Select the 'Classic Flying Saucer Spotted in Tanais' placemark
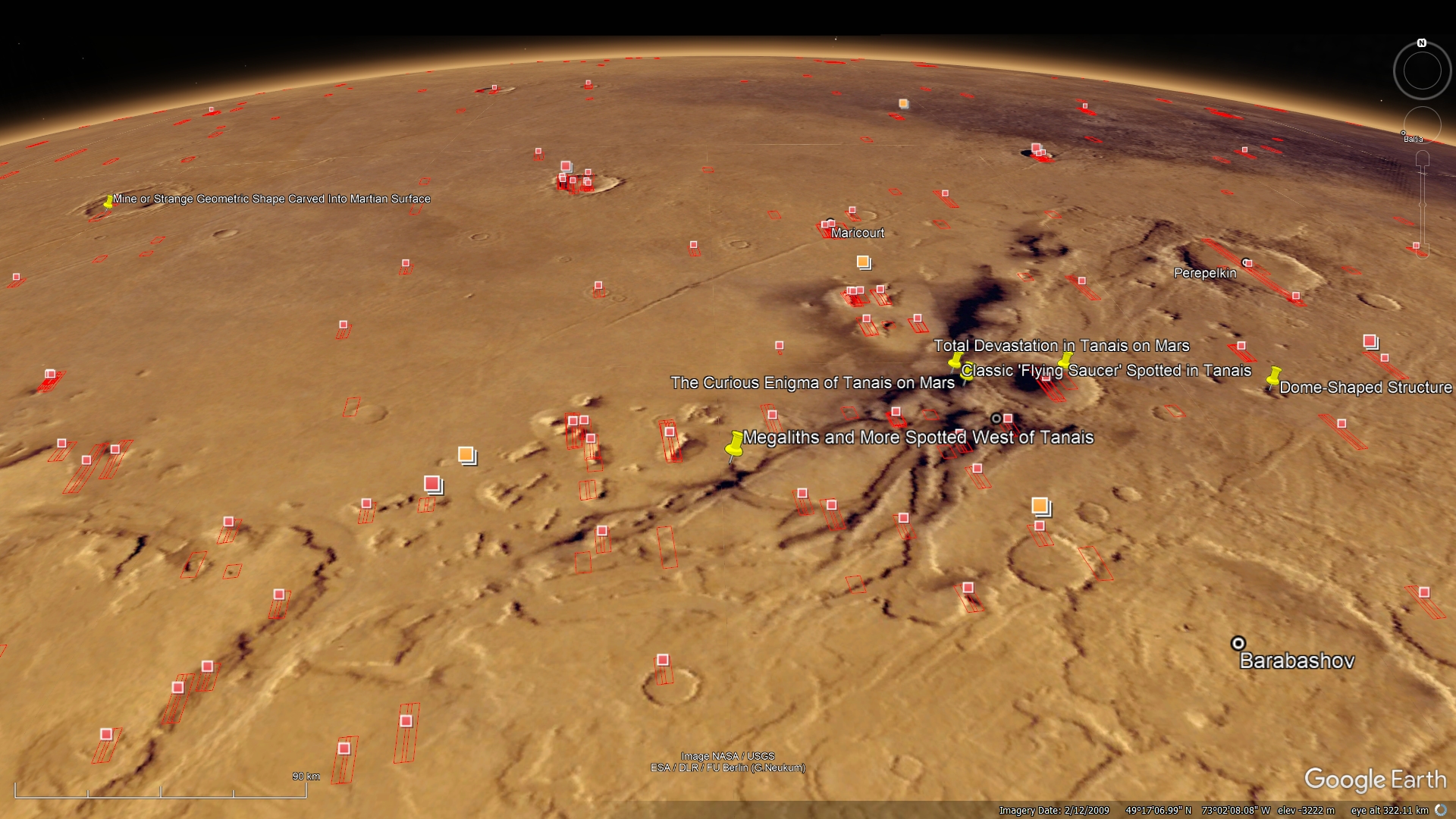Viewport: 1456px width, 819px height. click(x=1106, y=371)
